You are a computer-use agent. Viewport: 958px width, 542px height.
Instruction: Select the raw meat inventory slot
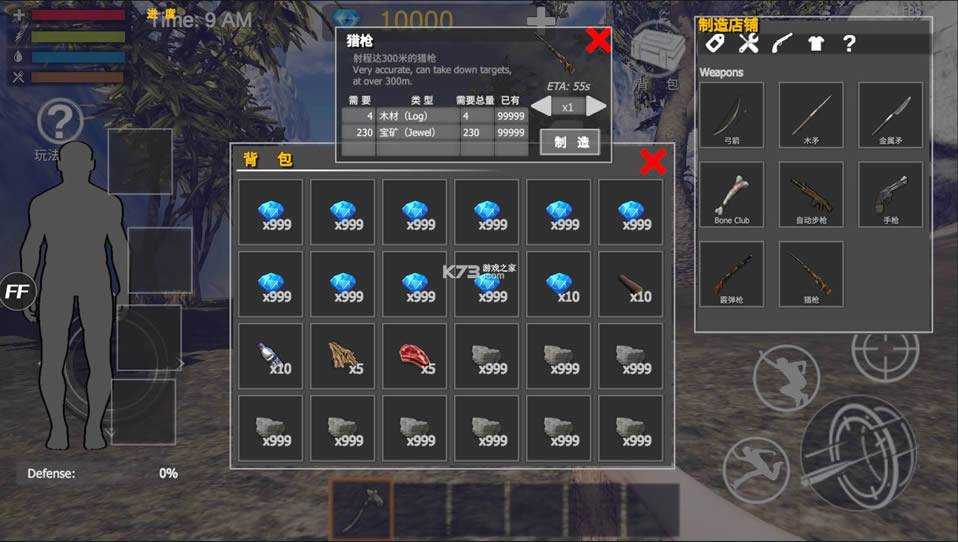(x=420, y=356)
